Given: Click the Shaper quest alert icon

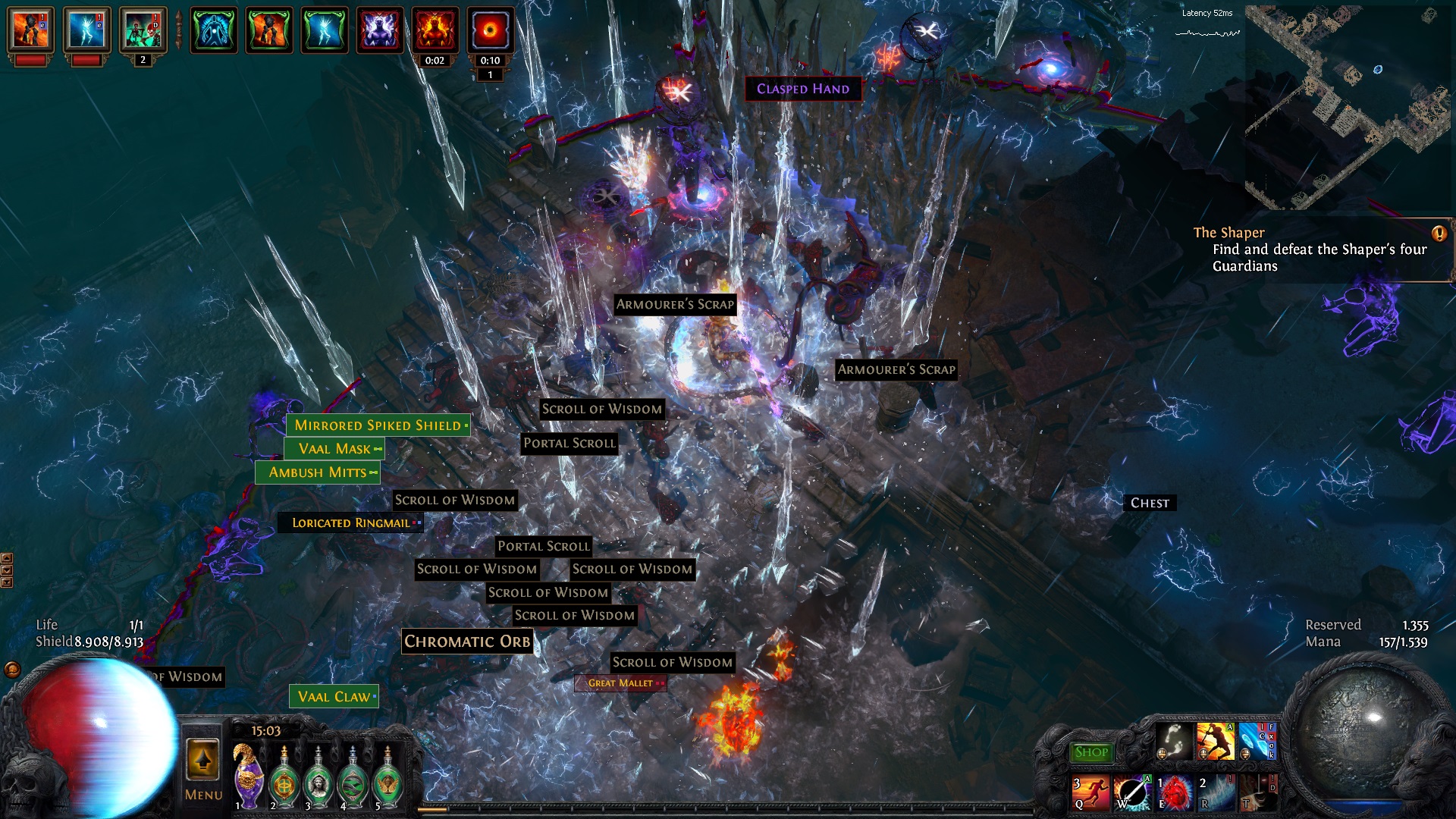Looking at the screenshot, I should tap(1439, 234).
